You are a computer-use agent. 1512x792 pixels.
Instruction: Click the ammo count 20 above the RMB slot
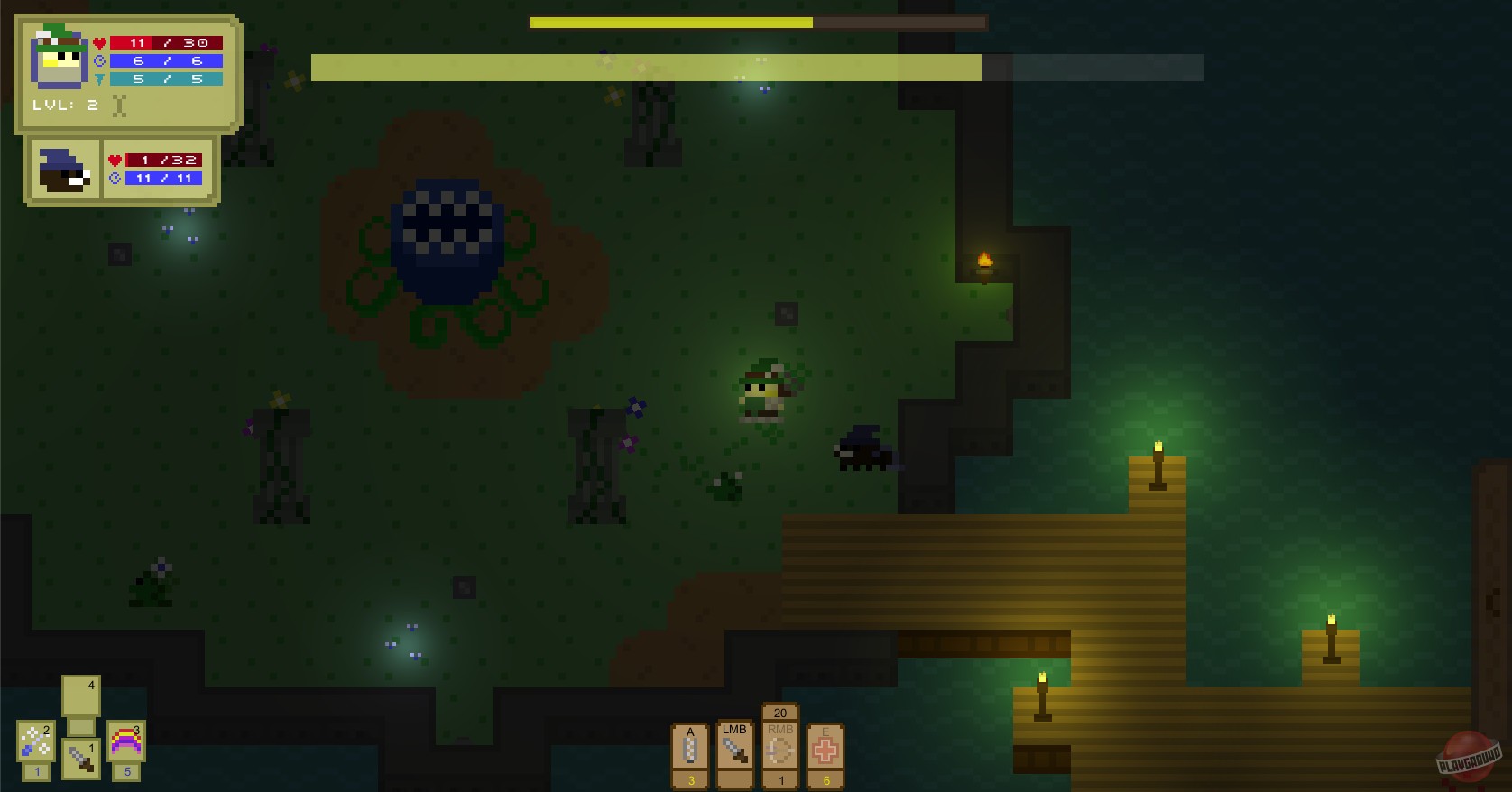pos(779,712)
